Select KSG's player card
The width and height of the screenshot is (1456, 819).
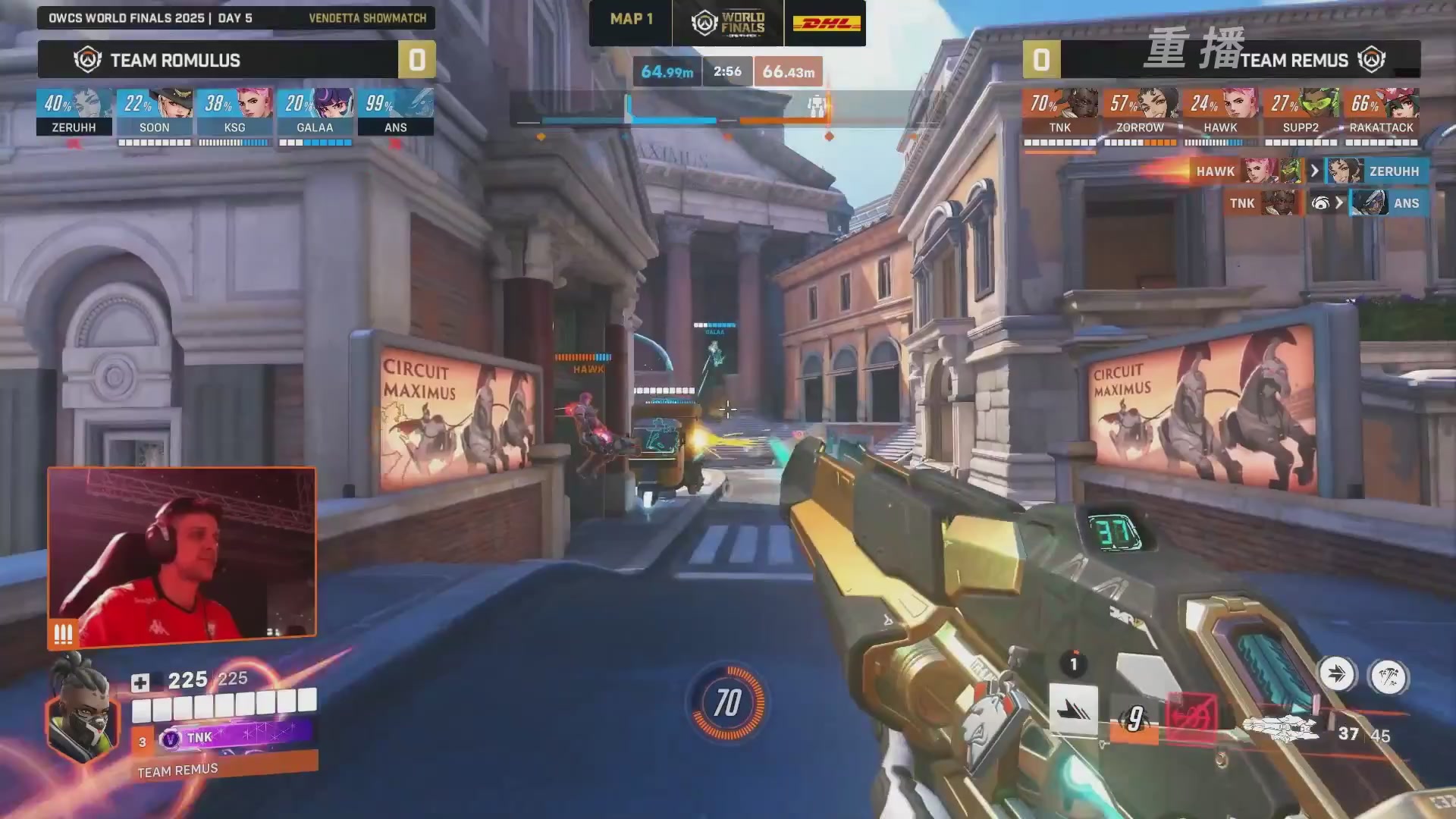coord(234,111)
